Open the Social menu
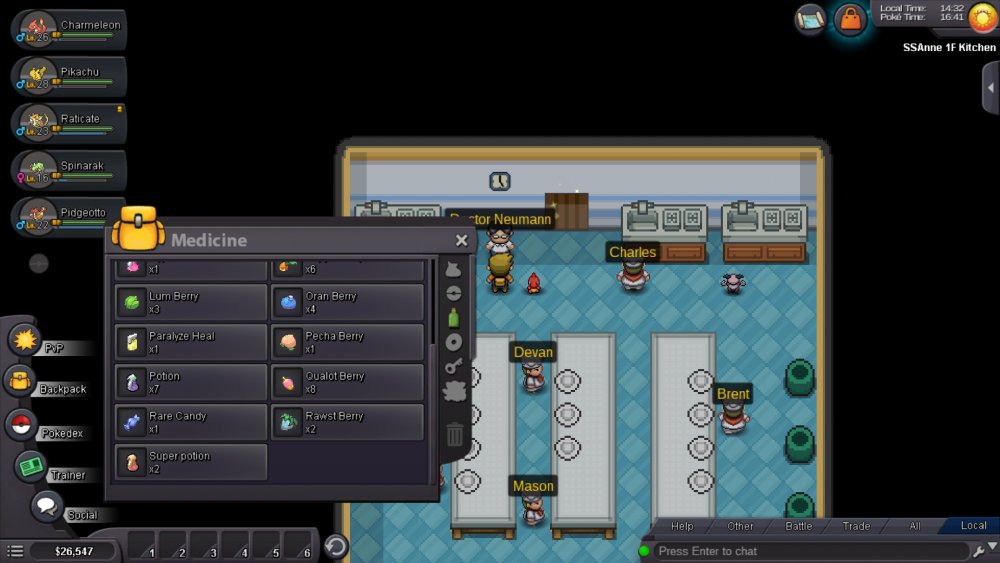This screenshot has width=1000, height=563. 46,507
